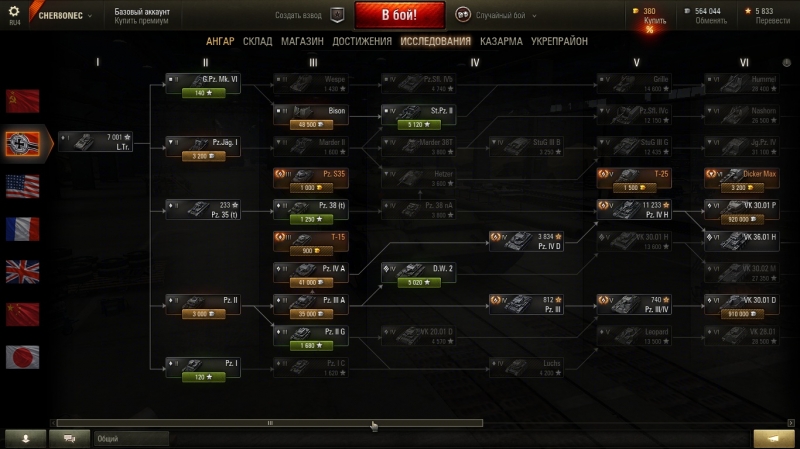
Task: Choose the Japanese flag nation
Action: click(22, 357)
